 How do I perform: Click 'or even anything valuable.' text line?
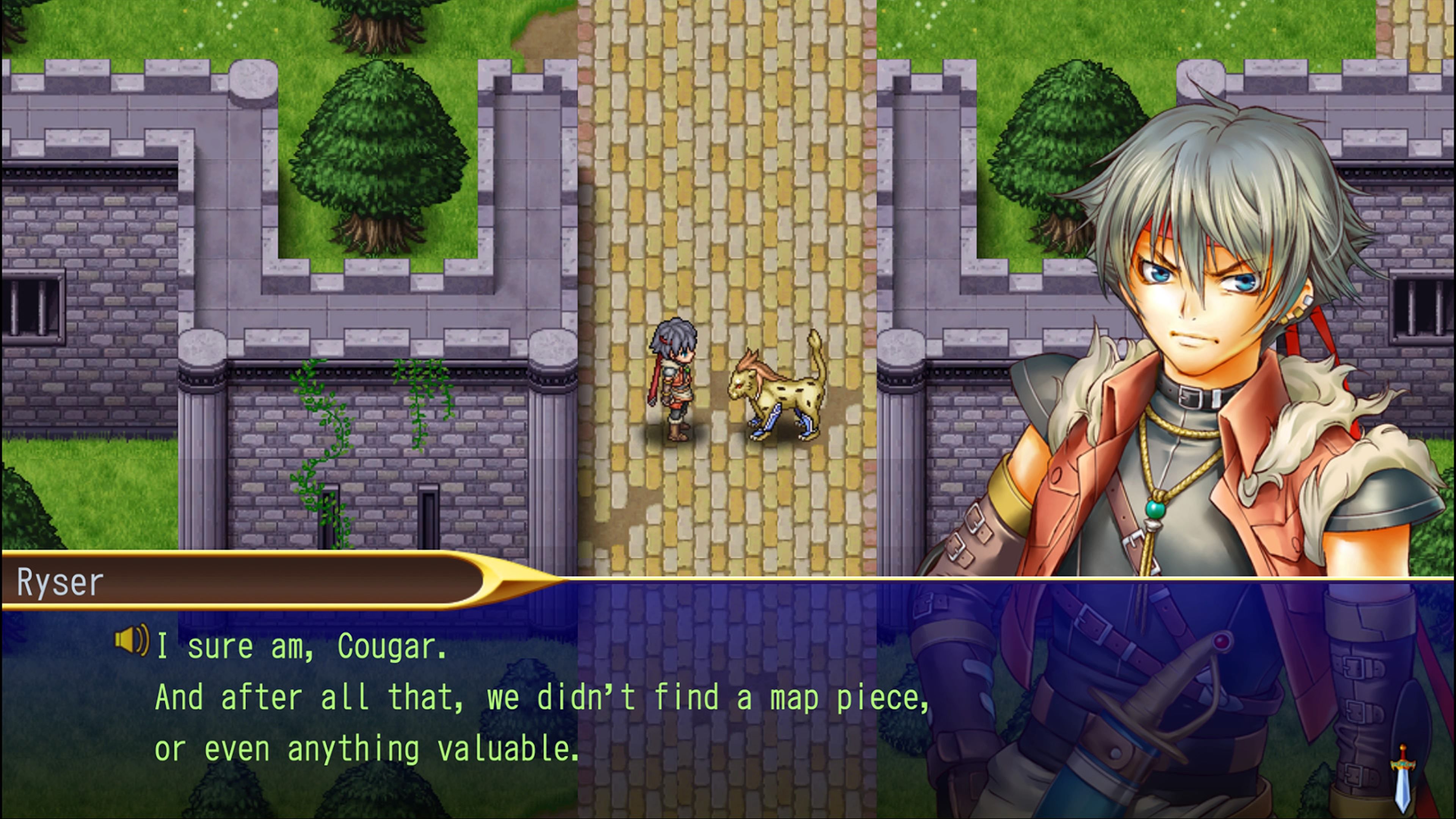click(367, 749)
